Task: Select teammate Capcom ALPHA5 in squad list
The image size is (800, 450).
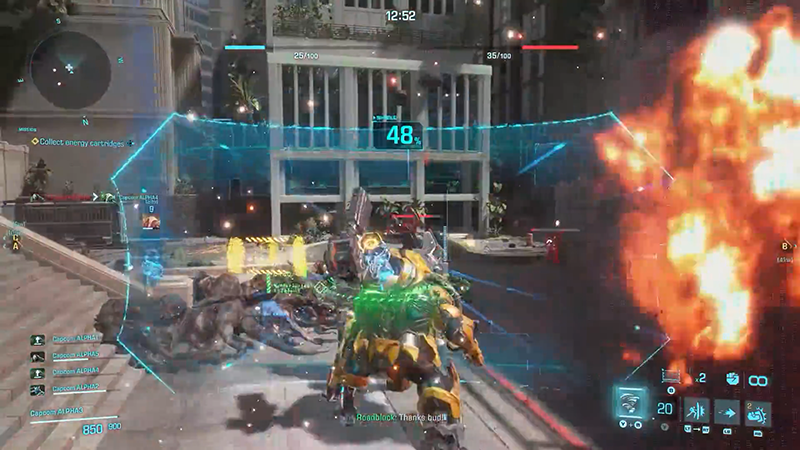Action: click(75, 354)
